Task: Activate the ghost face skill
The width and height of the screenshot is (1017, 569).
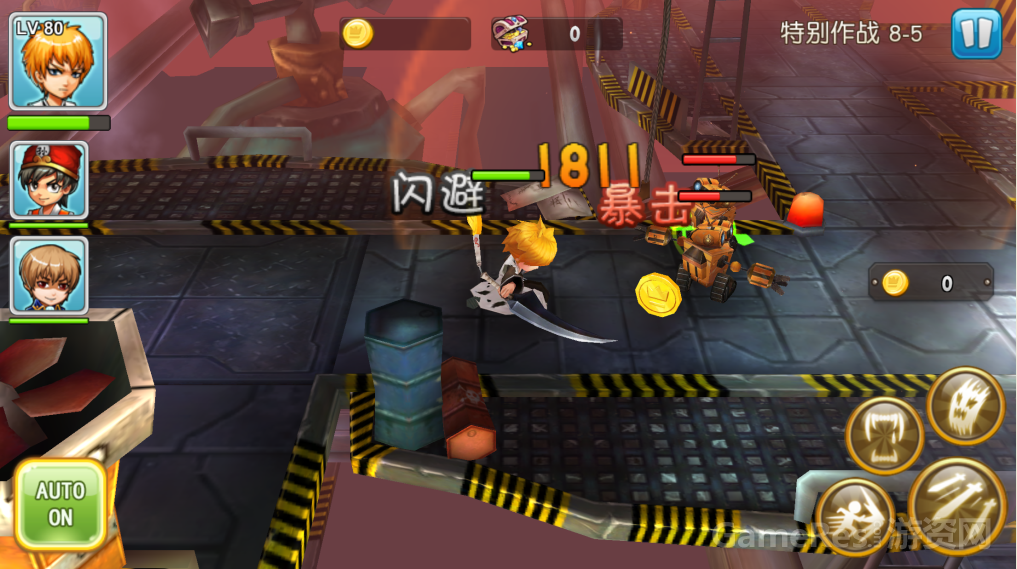Action: point(965,406)
